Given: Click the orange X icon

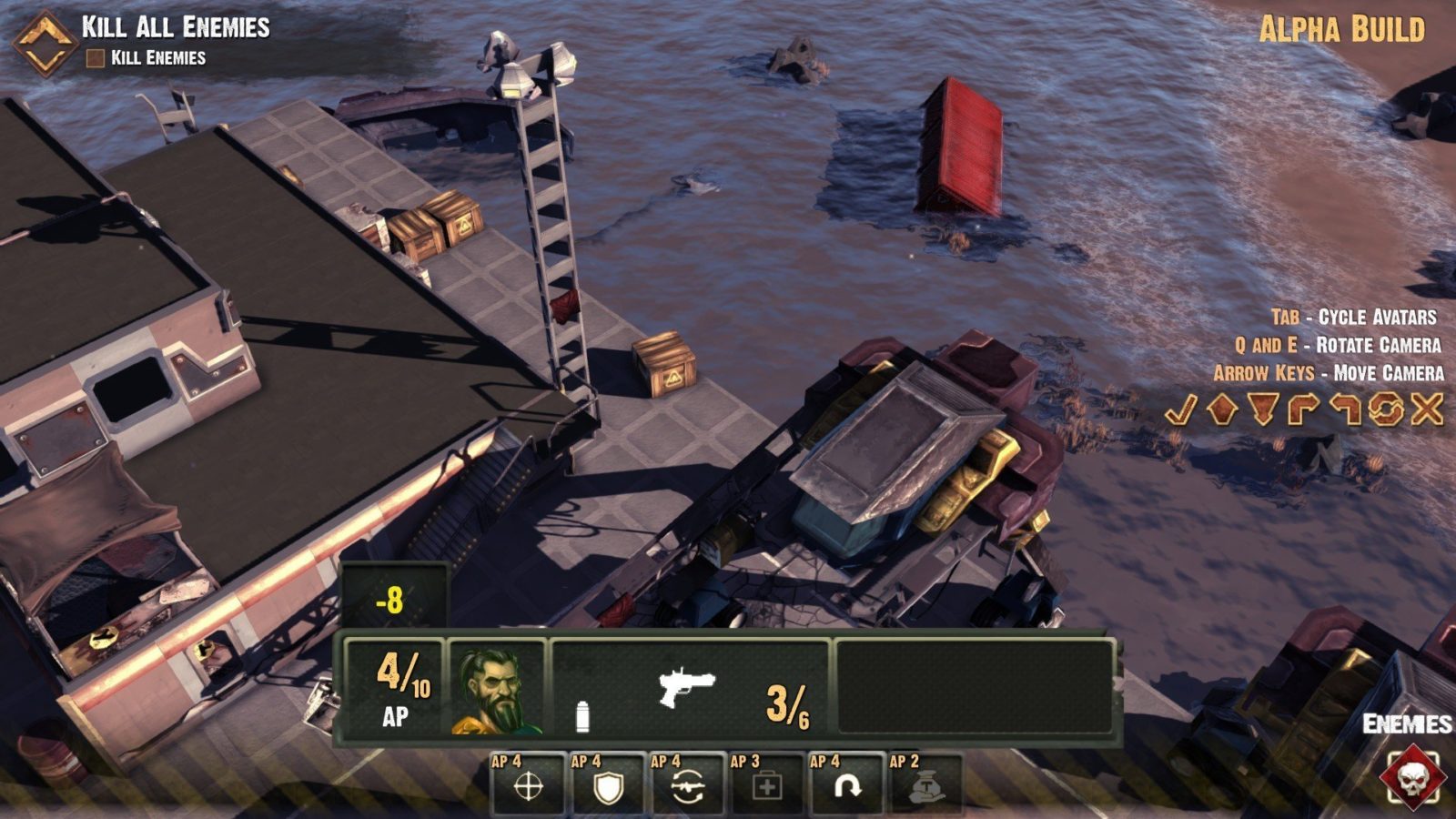Looking at the screenshot, I should (1427, 409).
